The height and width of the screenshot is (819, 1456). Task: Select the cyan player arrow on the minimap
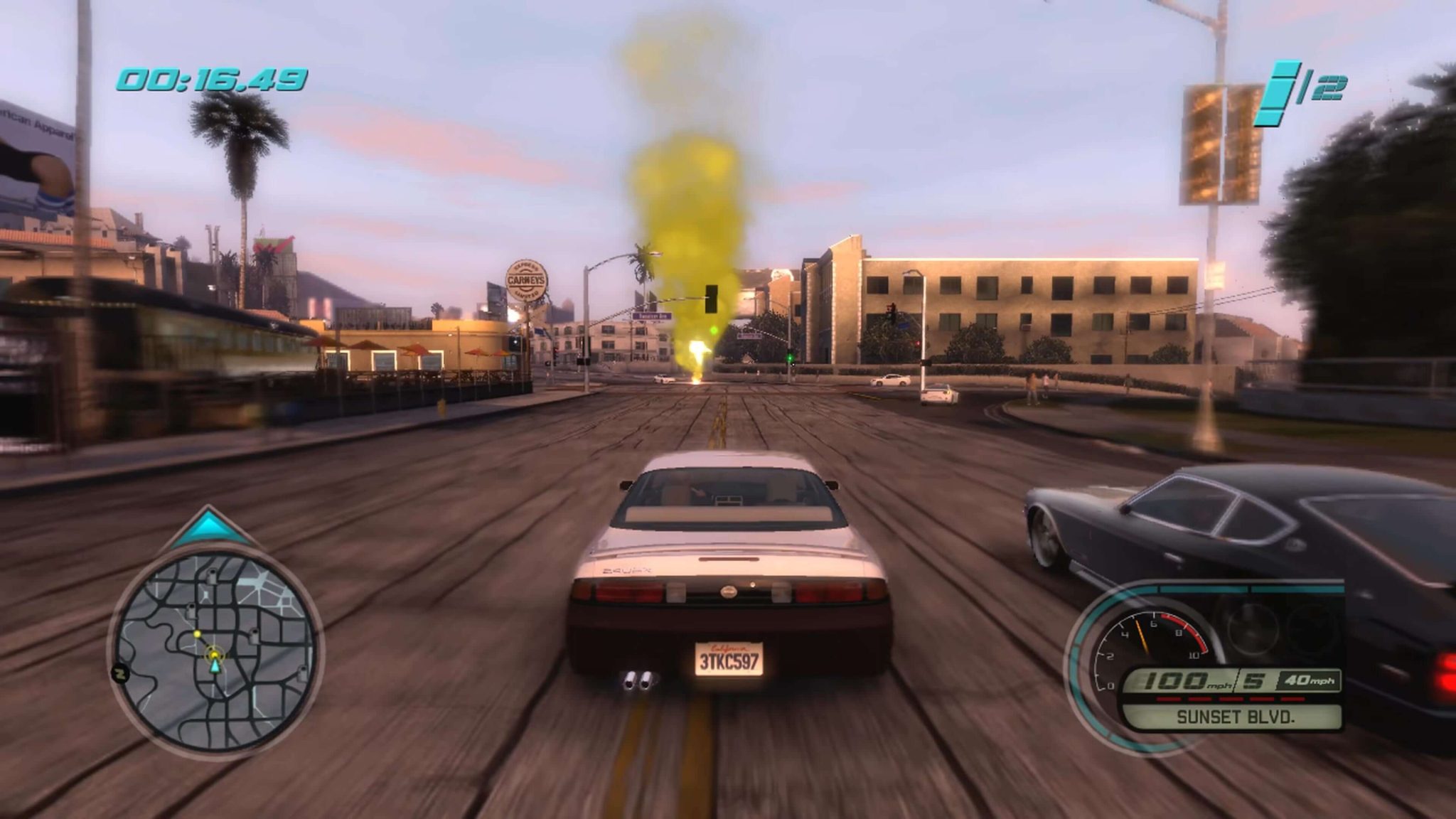coord(215,668)
